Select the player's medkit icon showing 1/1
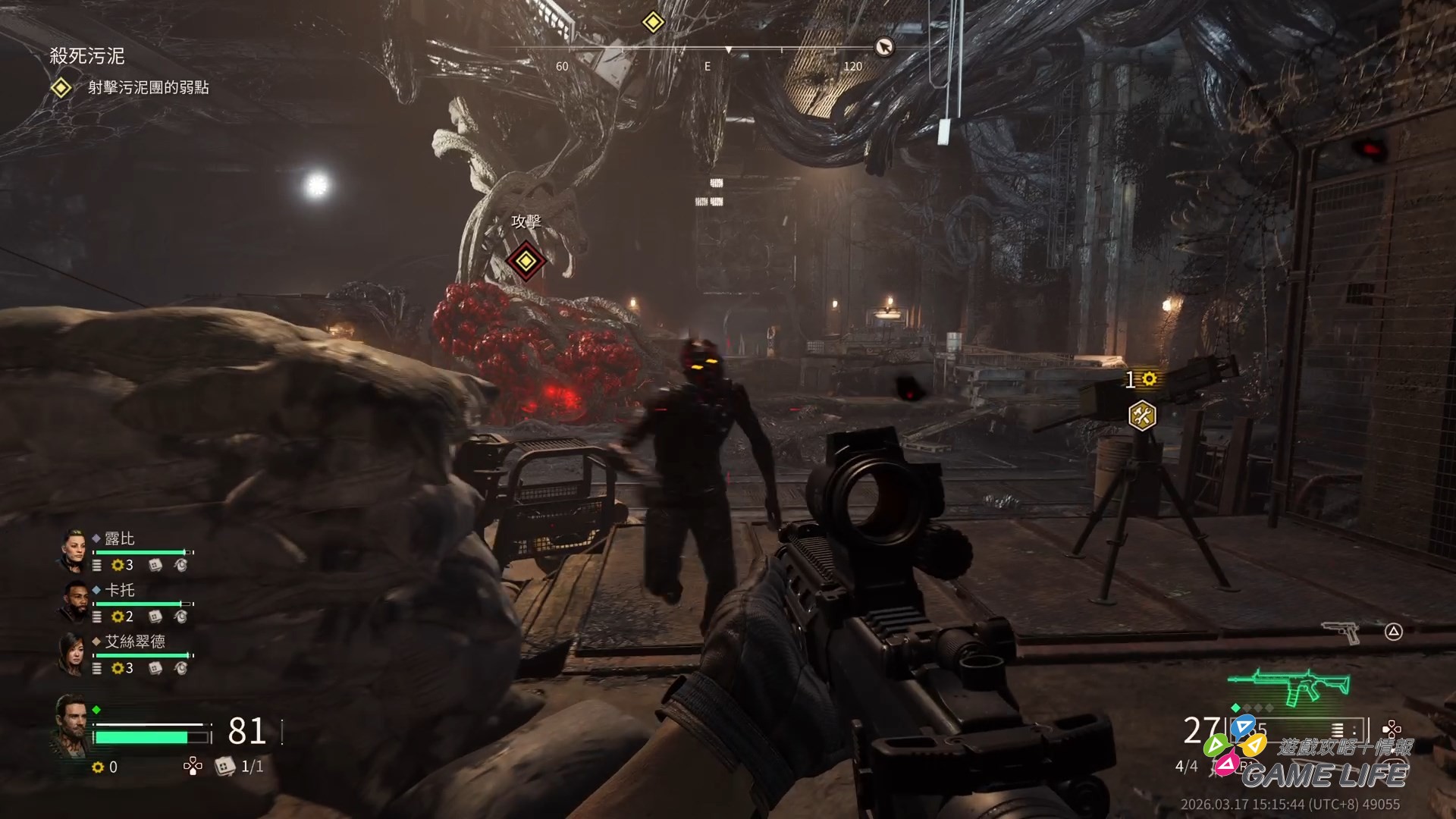This screenshot has height=819, width=1456. 224,767
